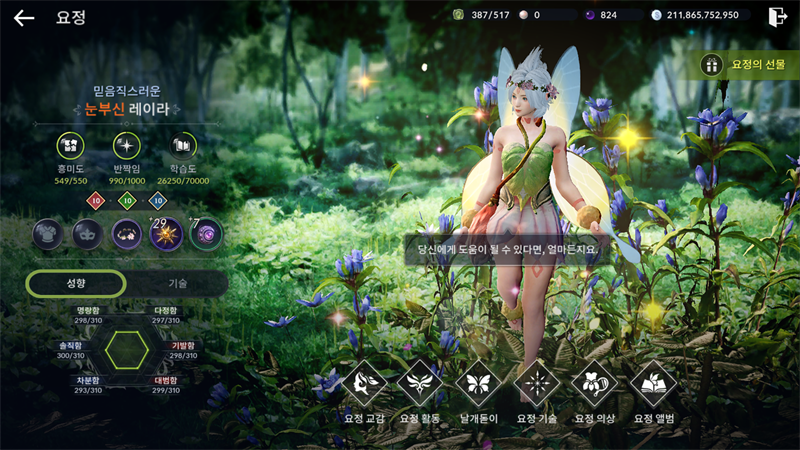
Task: Open 요정 앨범 book icon
Action: tap(653, 383)
